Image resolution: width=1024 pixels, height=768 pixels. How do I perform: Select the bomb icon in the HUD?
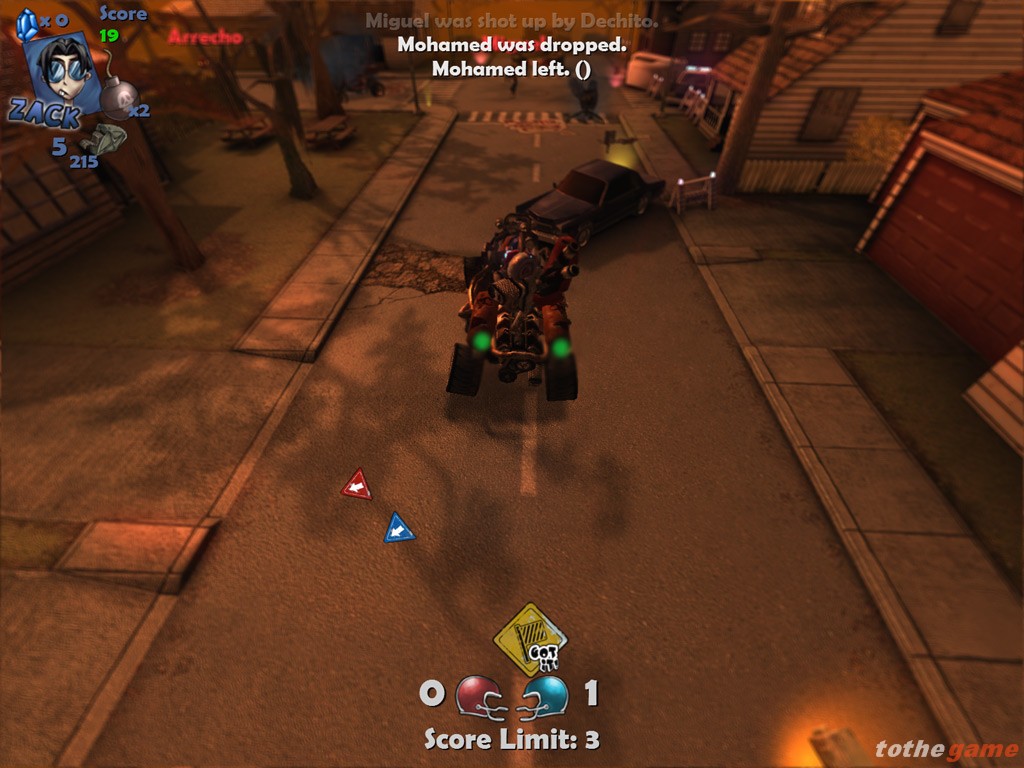click(118, 98)
